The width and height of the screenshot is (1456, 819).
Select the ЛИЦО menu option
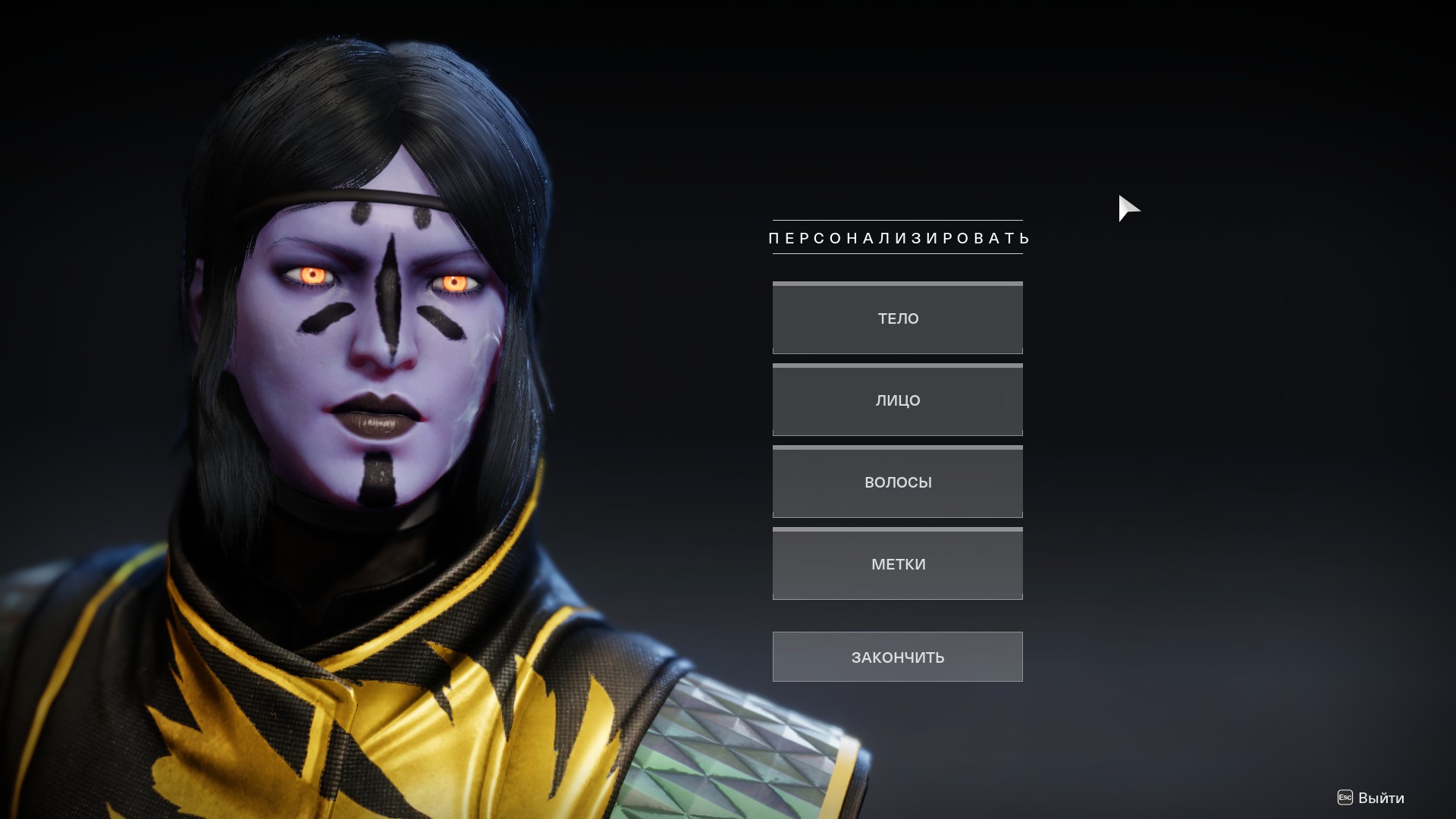tap(897, 400)
